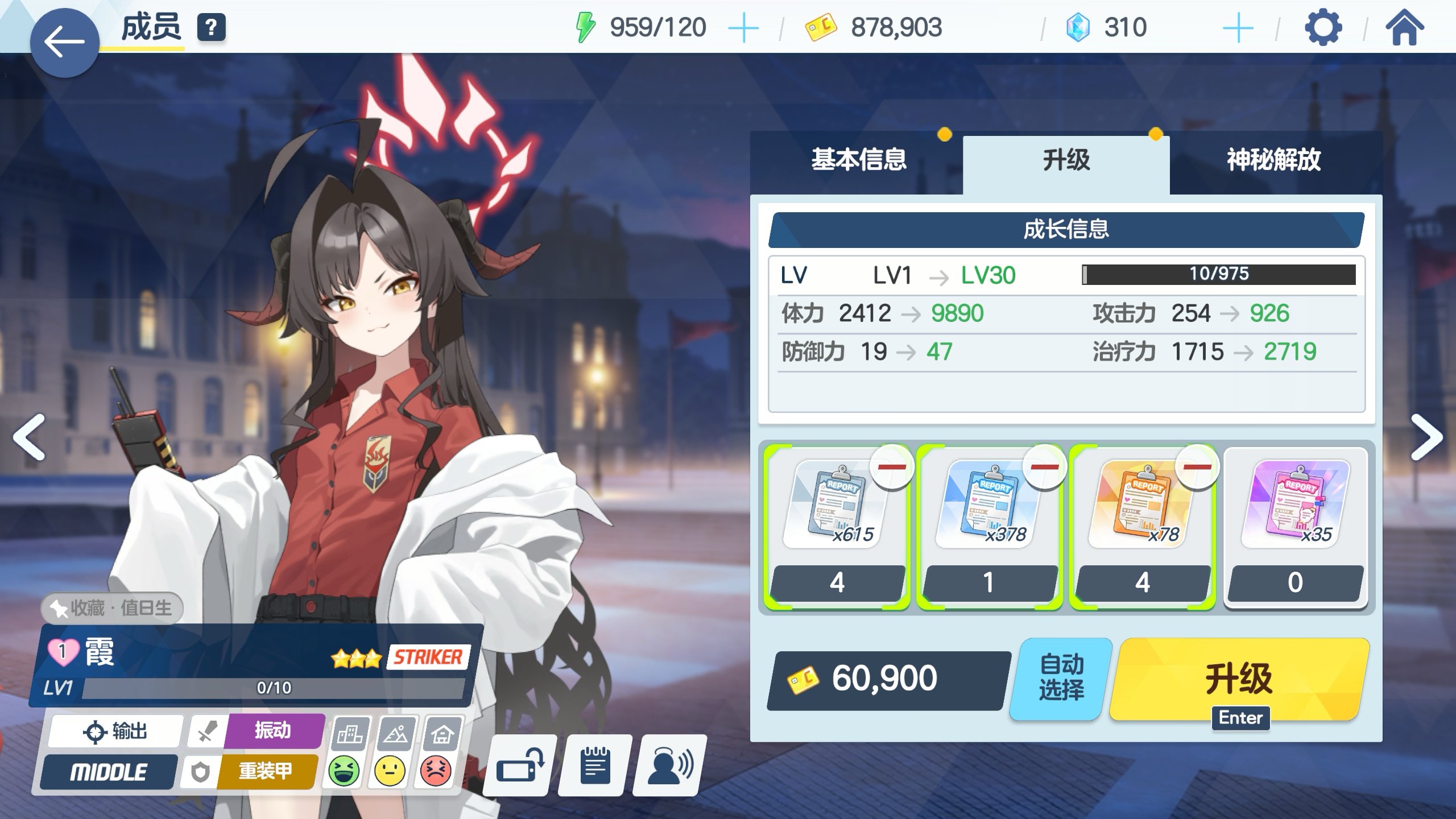1456x819 pixels.
Task: Remove one gray report with minus button
Action: coord(892,468)
